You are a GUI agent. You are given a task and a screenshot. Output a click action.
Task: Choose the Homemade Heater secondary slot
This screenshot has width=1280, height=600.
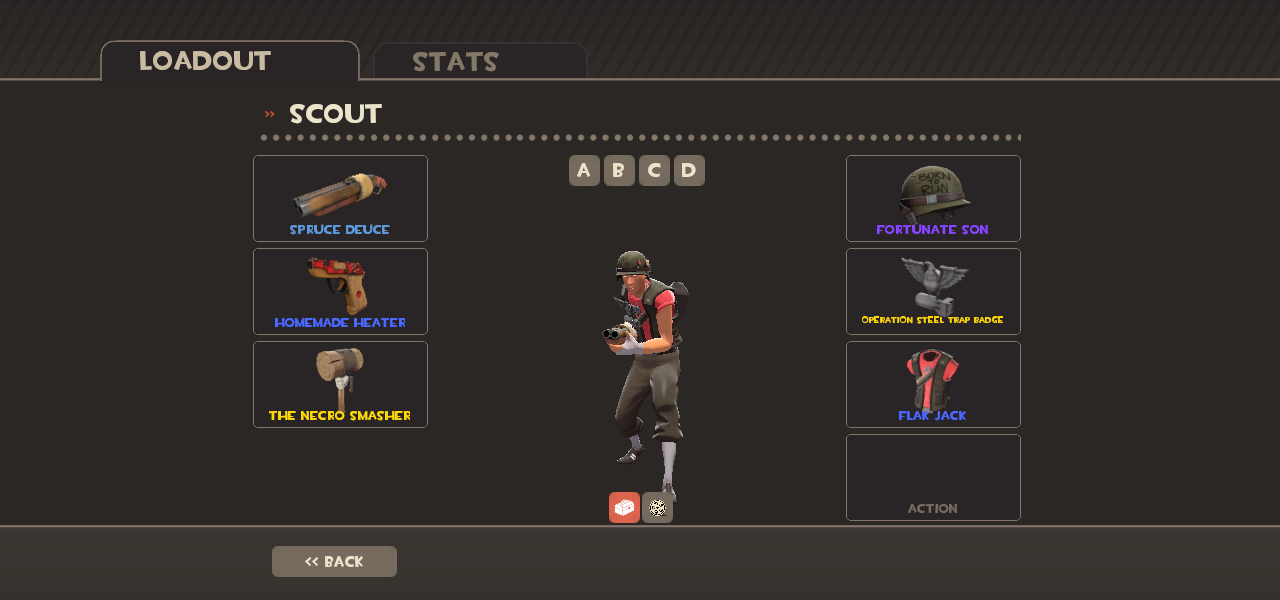pyautogui.click(x=340, y=291)
